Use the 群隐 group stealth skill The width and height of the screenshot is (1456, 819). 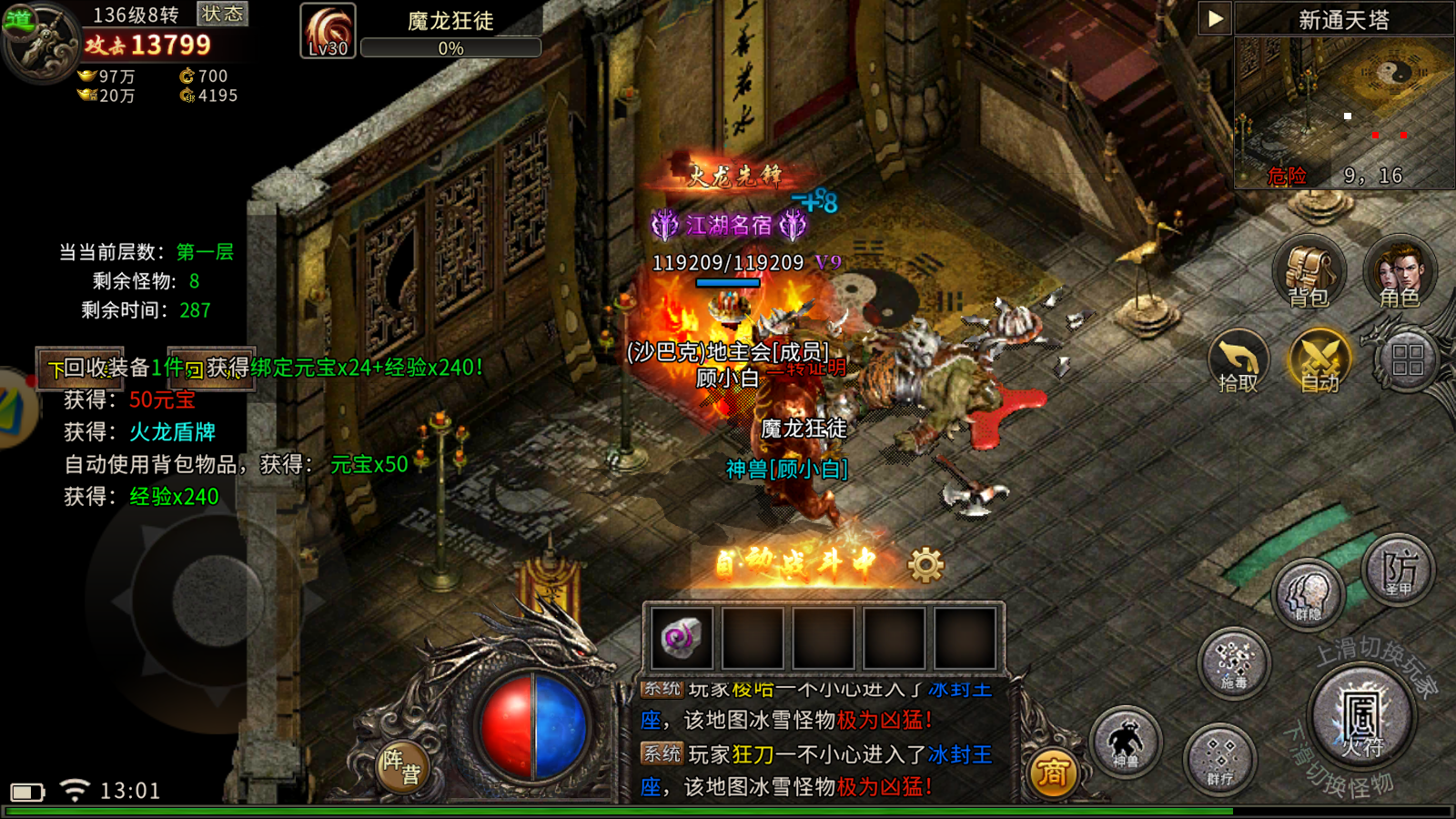pyautogui.click(x=1309, y=595)
